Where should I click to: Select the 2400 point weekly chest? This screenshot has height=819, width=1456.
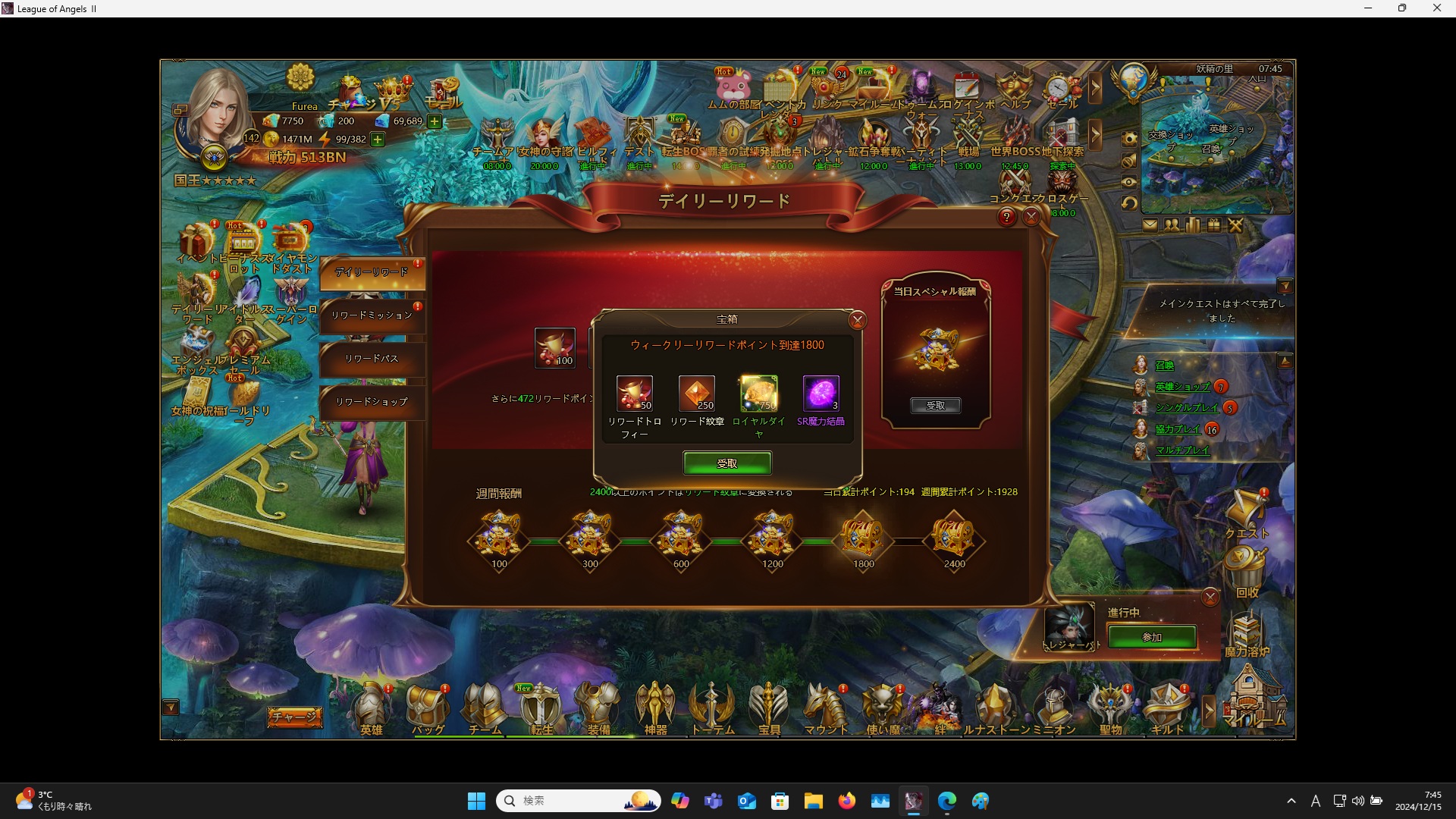[953, 537]
